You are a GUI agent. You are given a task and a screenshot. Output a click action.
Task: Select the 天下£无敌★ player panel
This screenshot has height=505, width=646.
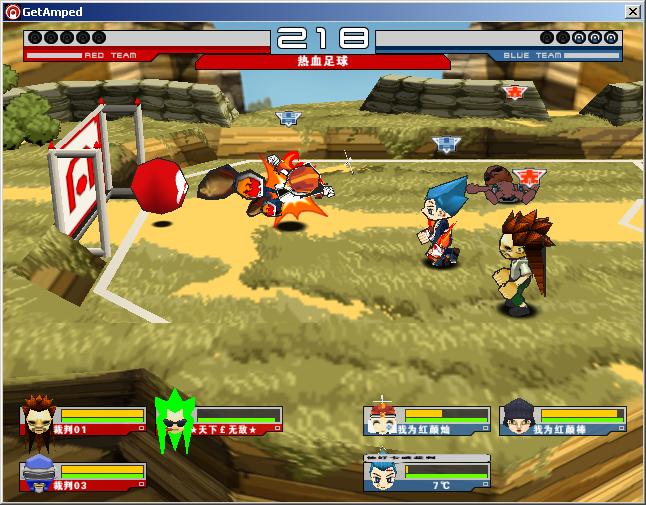[220, 421]
